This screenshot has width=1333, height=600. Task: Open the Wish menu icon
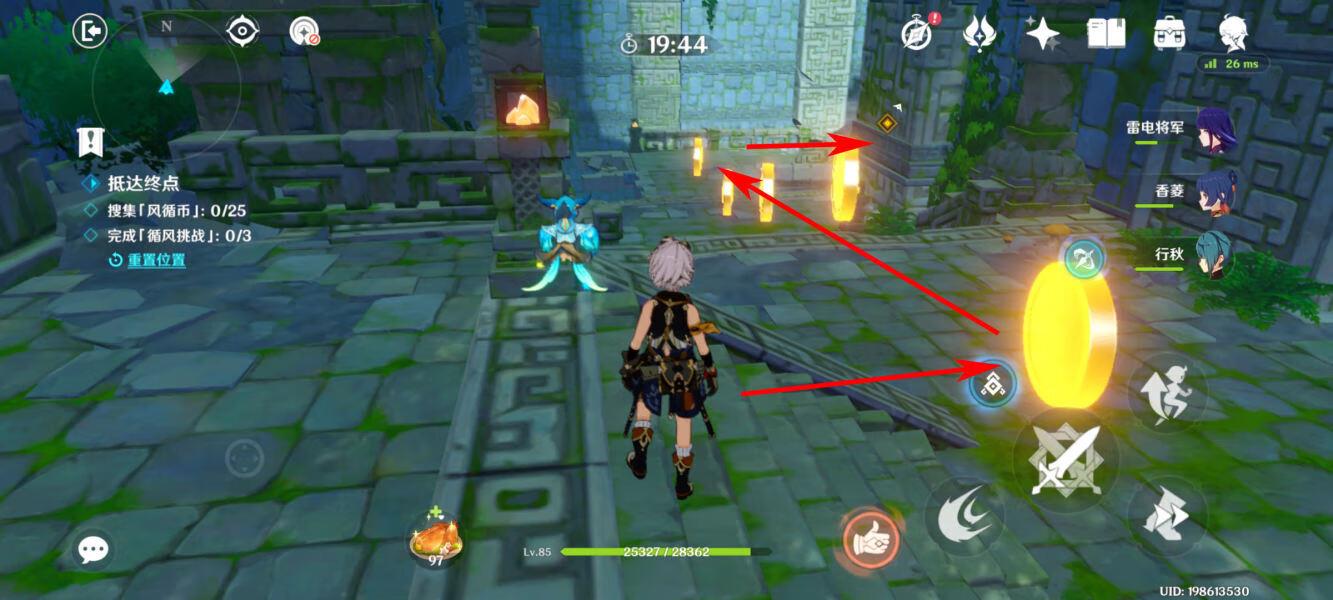pos(977,33)
